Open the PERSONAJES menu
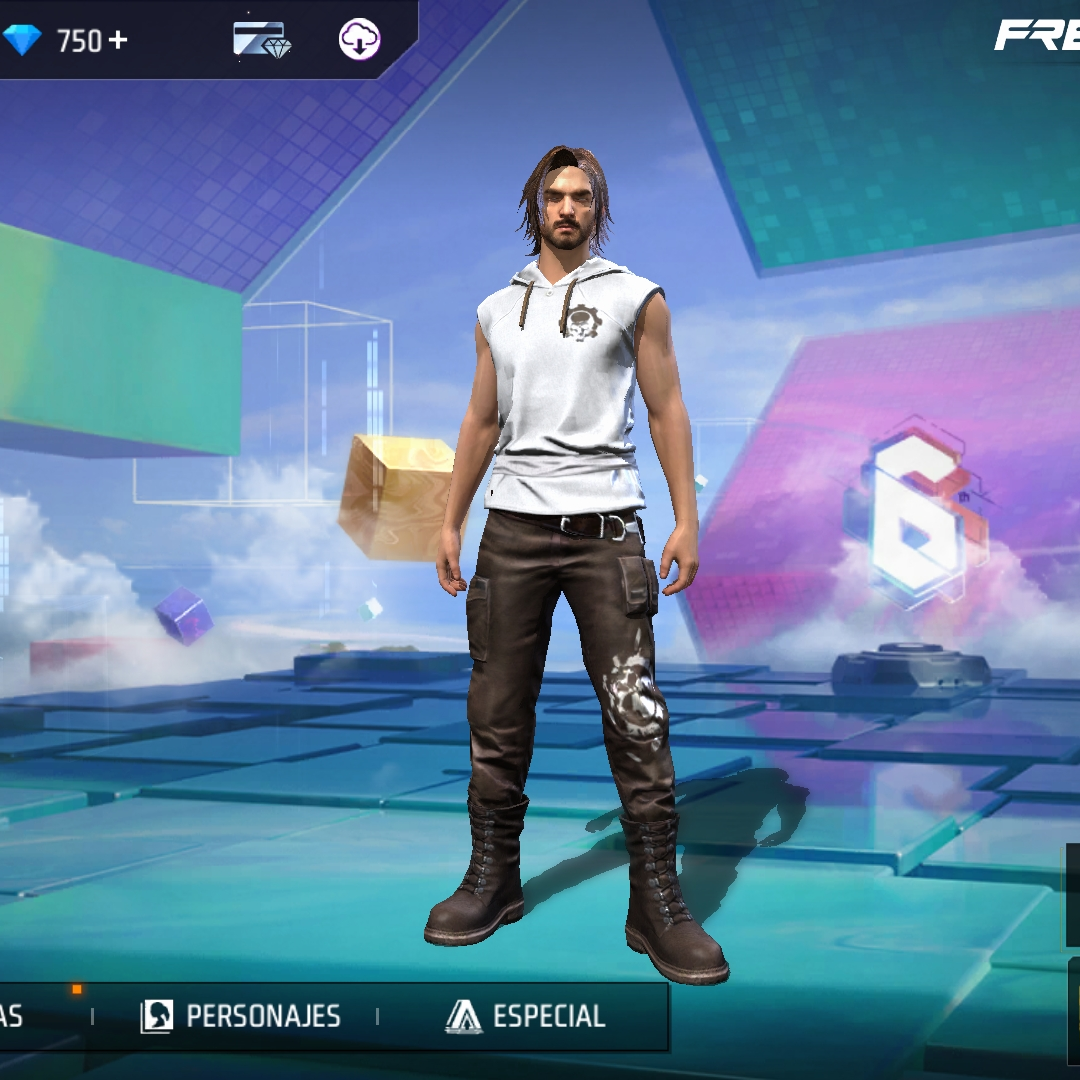Viewport: 1080px width, 1080px height. pyautogui.click(x=241, y=1016)
